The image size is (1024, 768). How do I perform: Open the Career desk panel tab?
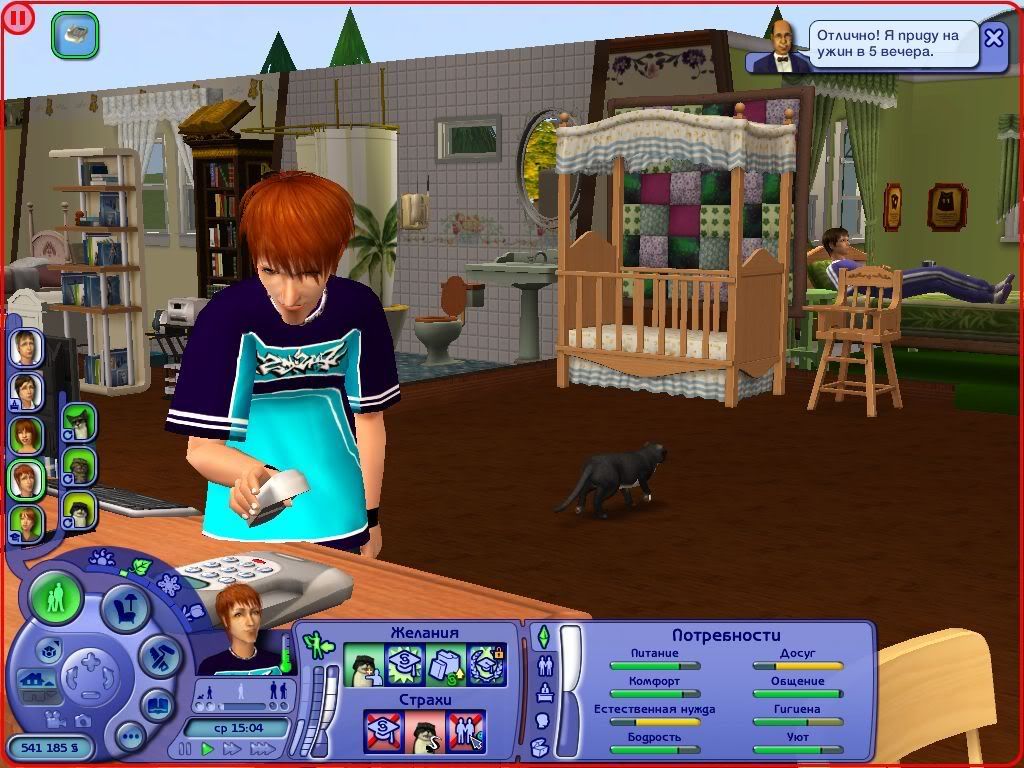point(545,692)
